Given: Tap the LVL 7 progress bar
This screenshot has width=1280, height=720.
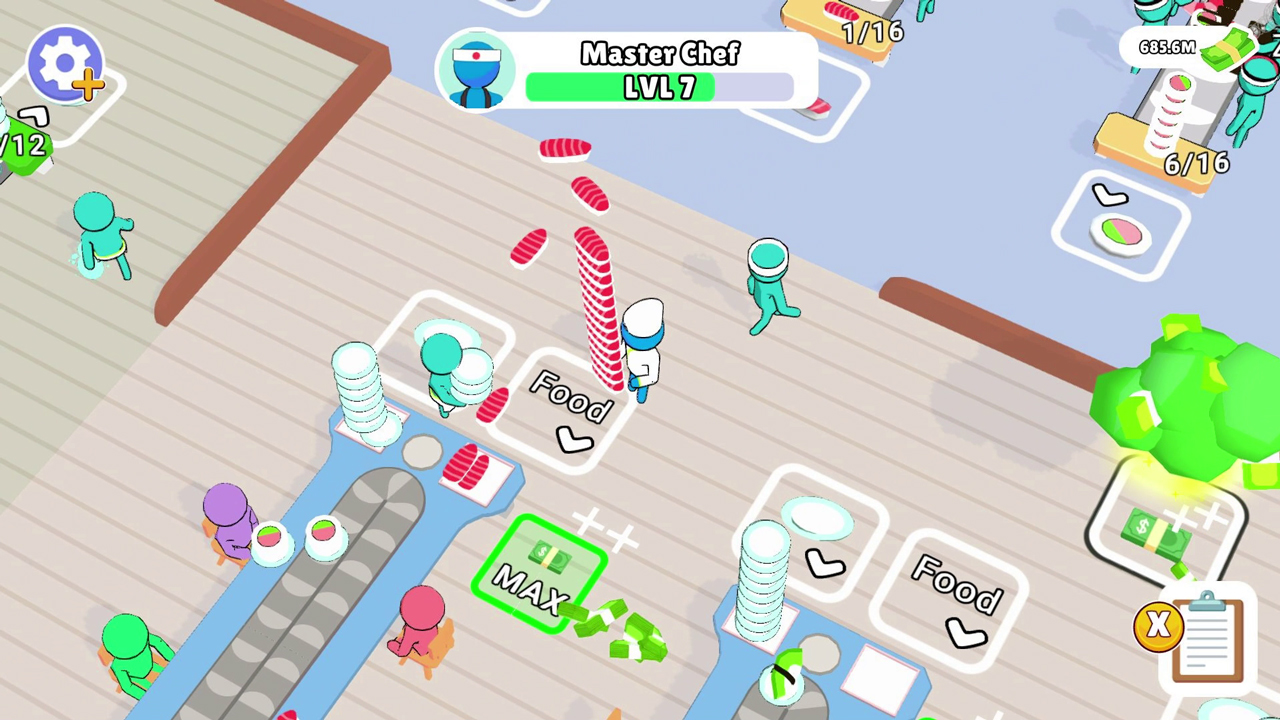Looking at the screenshot, I should click(x=660, y=88).
